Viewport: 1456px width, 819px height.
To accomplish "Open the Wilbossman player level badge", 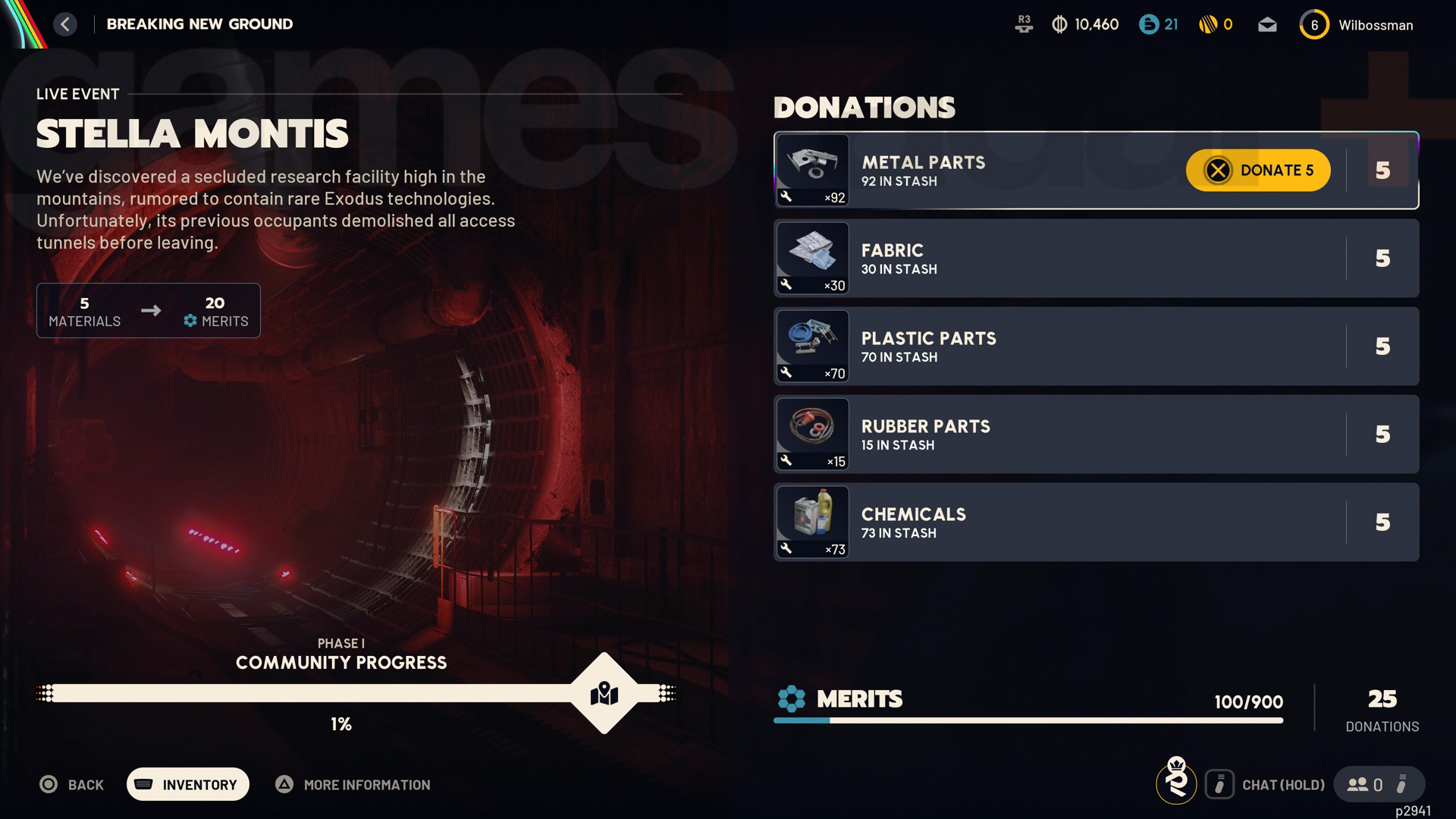I will pyautogui.click(x=1315, y=24).
